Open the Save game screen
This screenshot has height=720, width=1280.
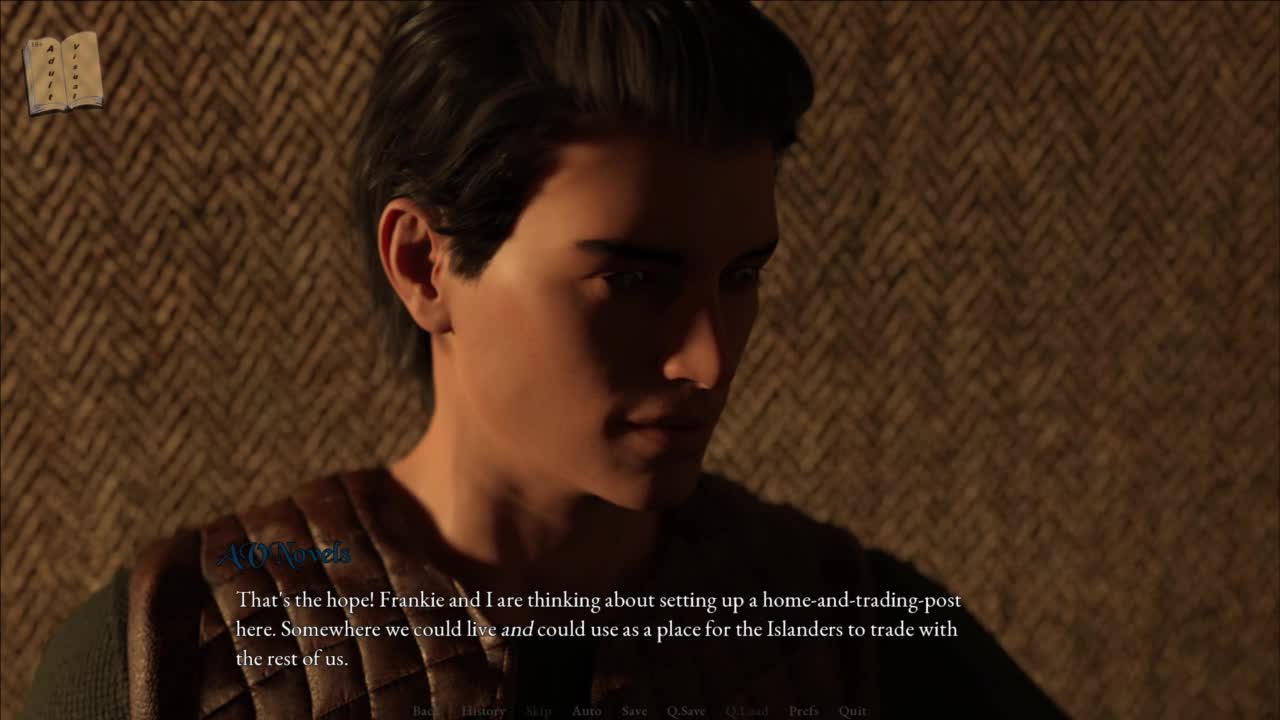click(634, 711)
